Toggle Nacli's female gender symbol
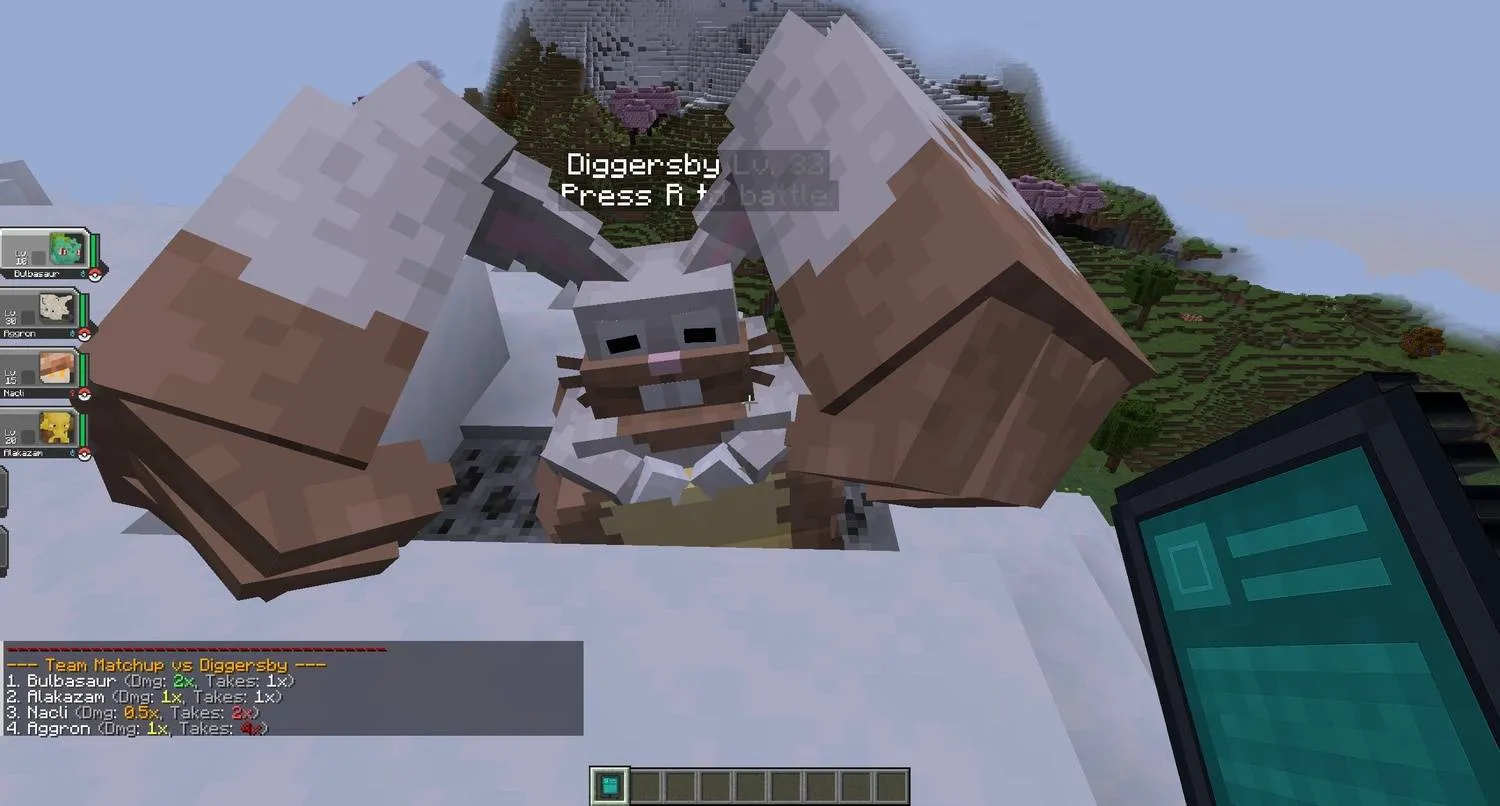 tap(73, 392)
